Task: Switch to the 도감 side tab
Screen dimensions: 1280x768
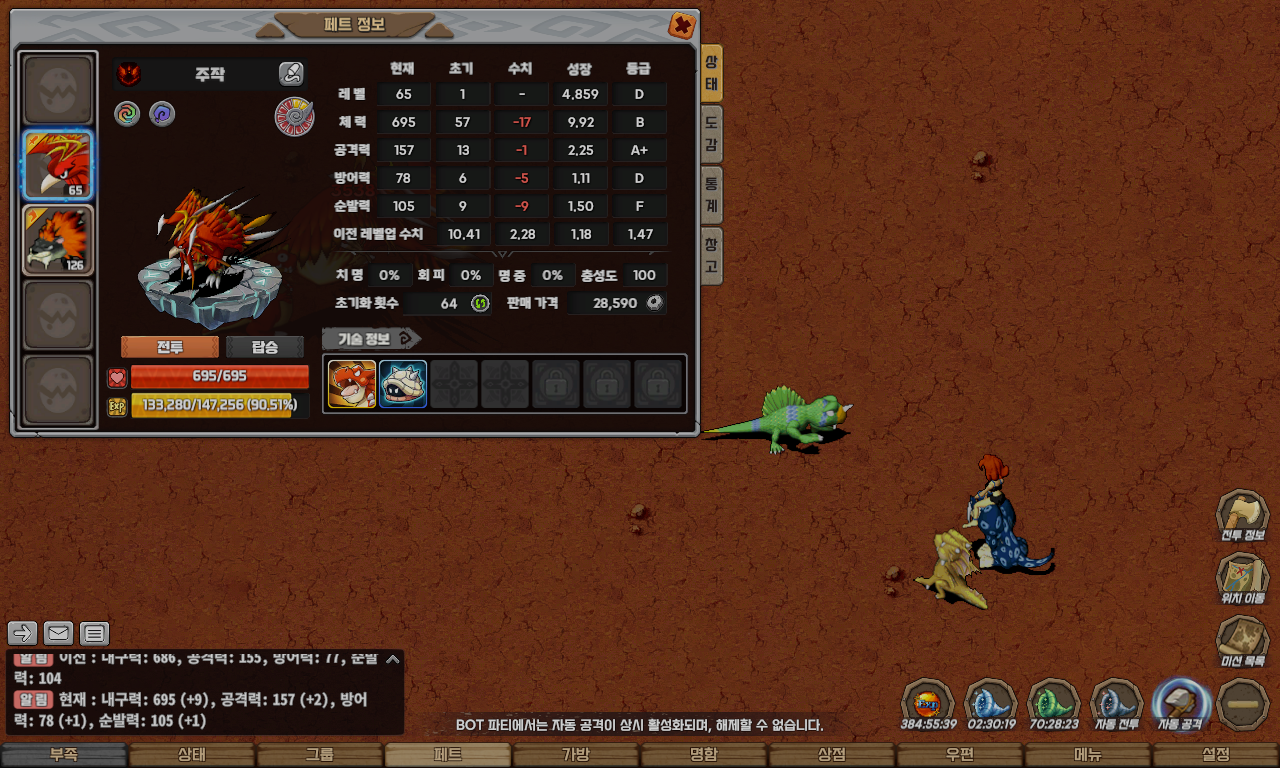Action: (711, 135)
